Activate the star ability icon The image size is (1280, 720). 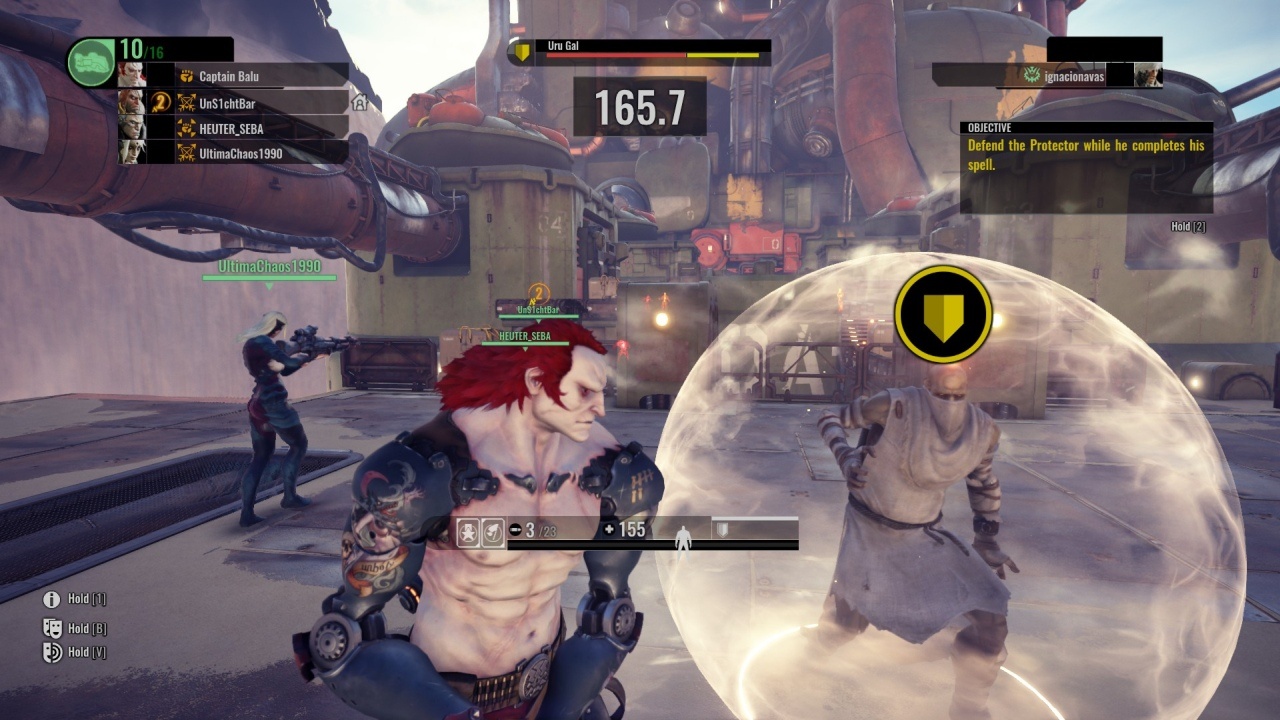coord(467,533)
